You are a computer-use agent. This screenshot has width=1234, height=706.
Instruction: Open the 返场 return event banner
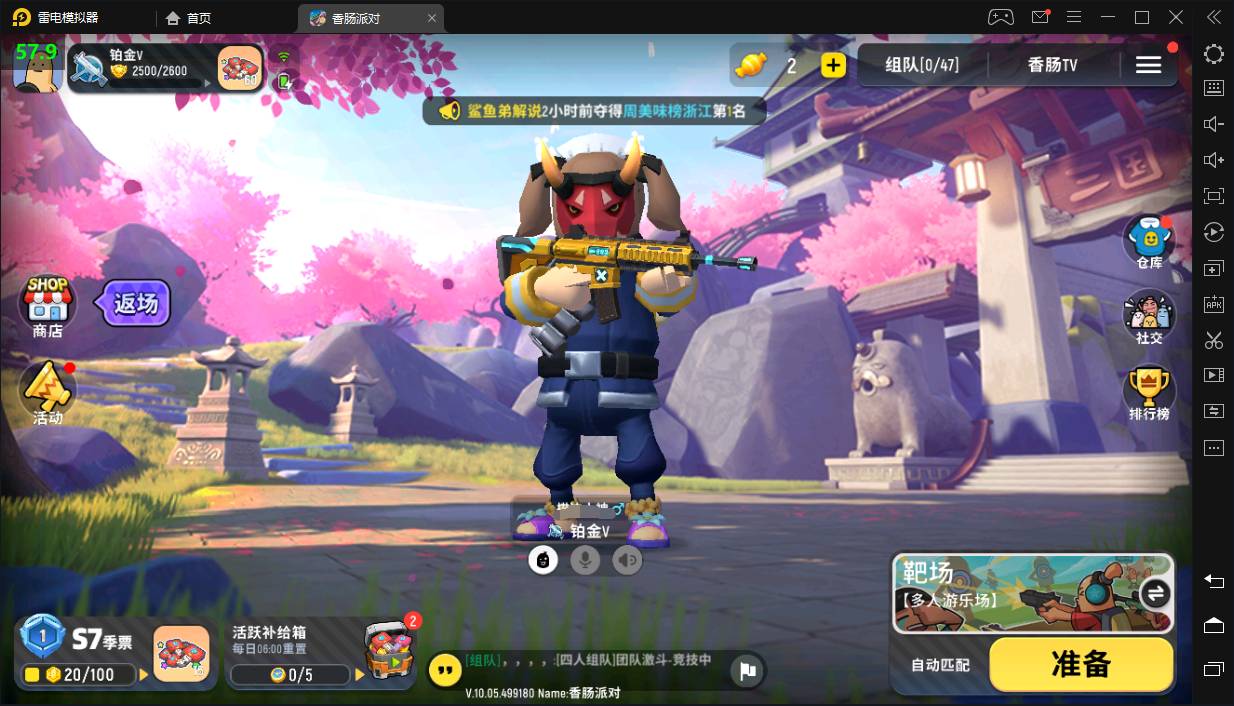point(134,303)
